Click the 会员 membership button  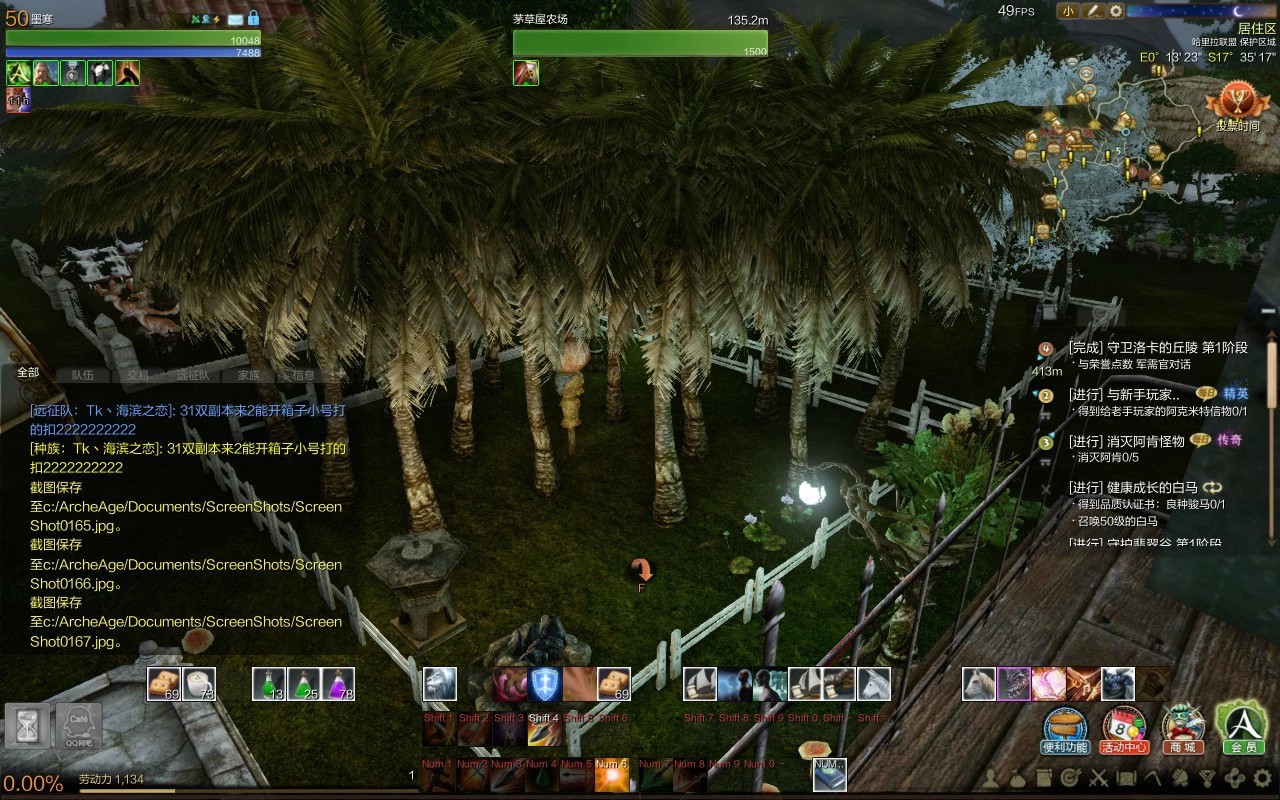pyautogui.click(x=1241, y=727)
